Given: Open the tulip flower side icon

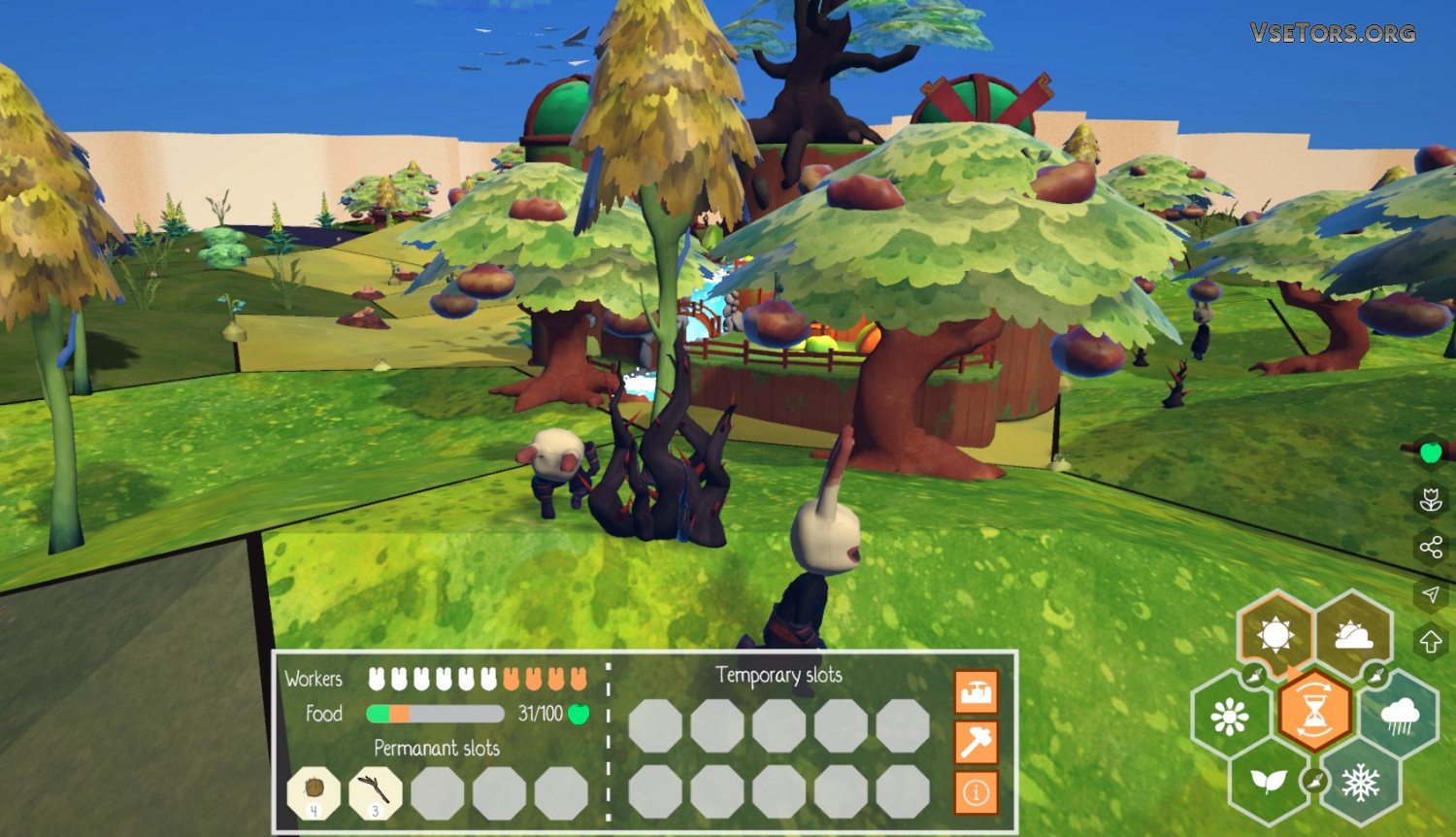Looking at the screenshot, I should 1430,500.
